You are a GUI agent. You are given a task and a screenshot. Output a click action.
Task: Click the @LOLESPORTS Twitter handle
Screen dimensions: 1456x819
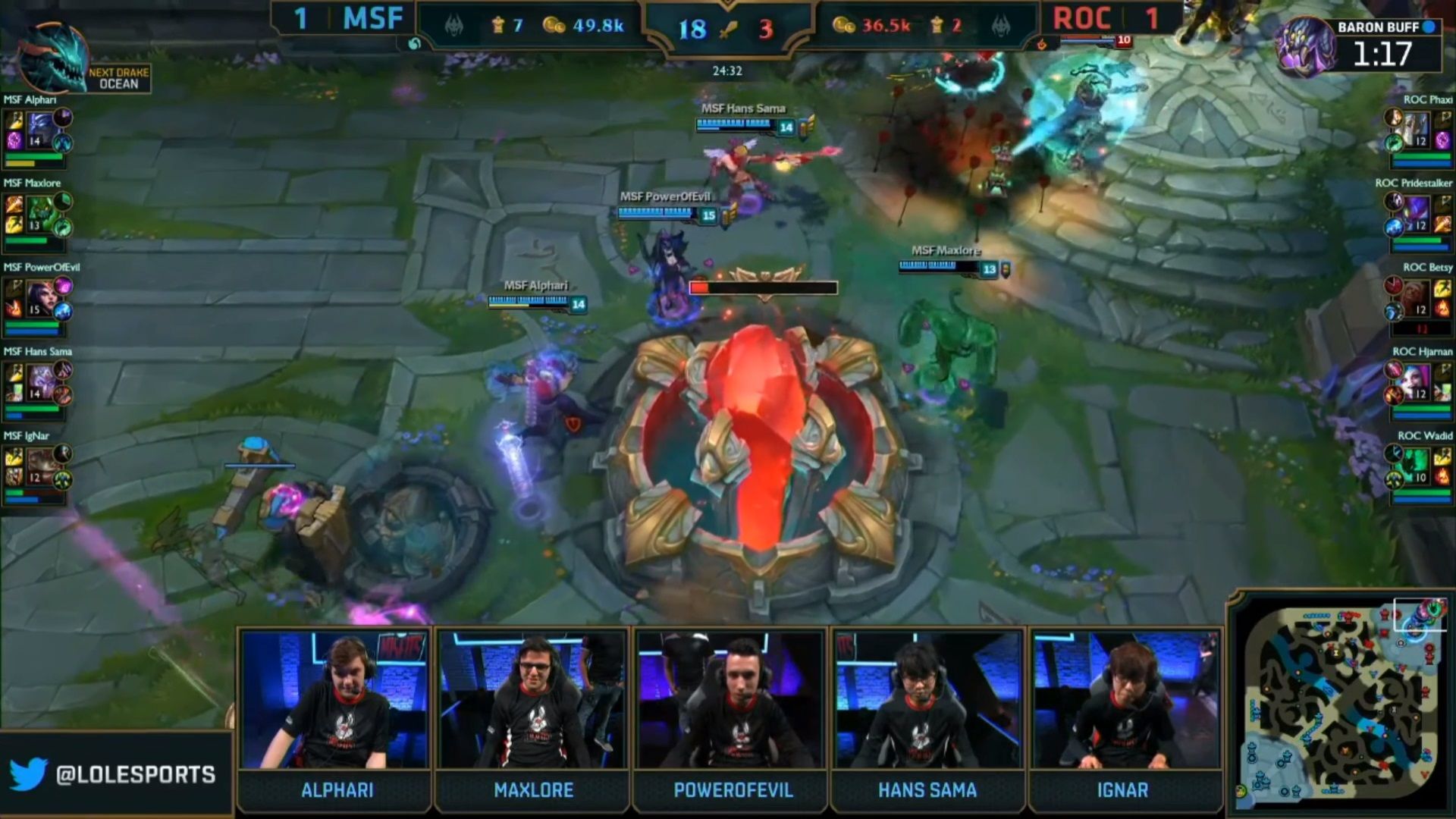tap(135, 774)
